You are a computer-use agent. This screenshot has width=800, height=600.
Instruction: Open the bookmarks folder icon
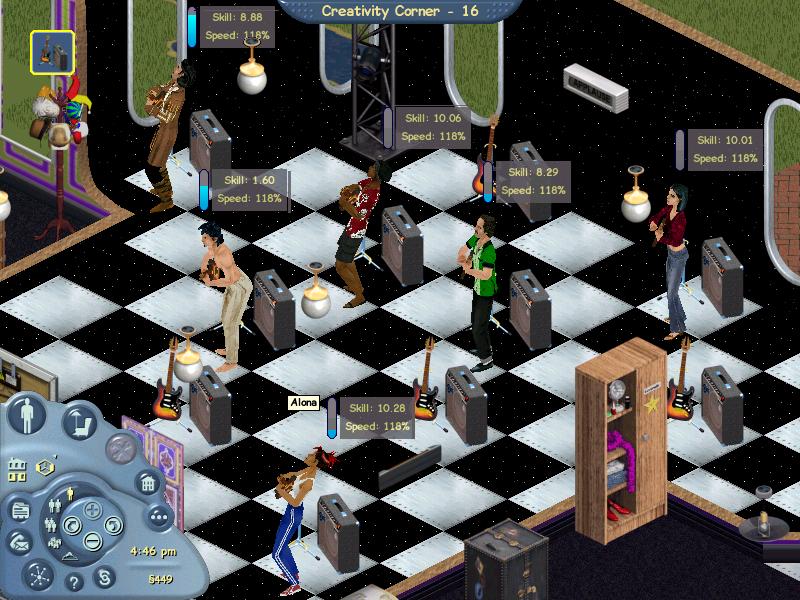pyautogui.click(x=20, y=510)
